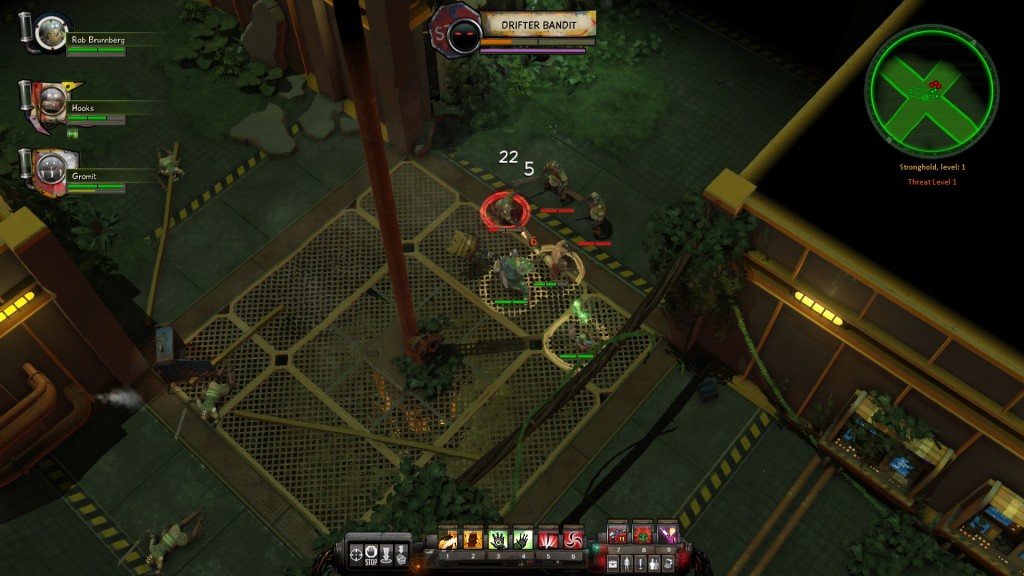Use the green splat item in slot 8
Screen dimensions: 1024x576
(641, 535)
